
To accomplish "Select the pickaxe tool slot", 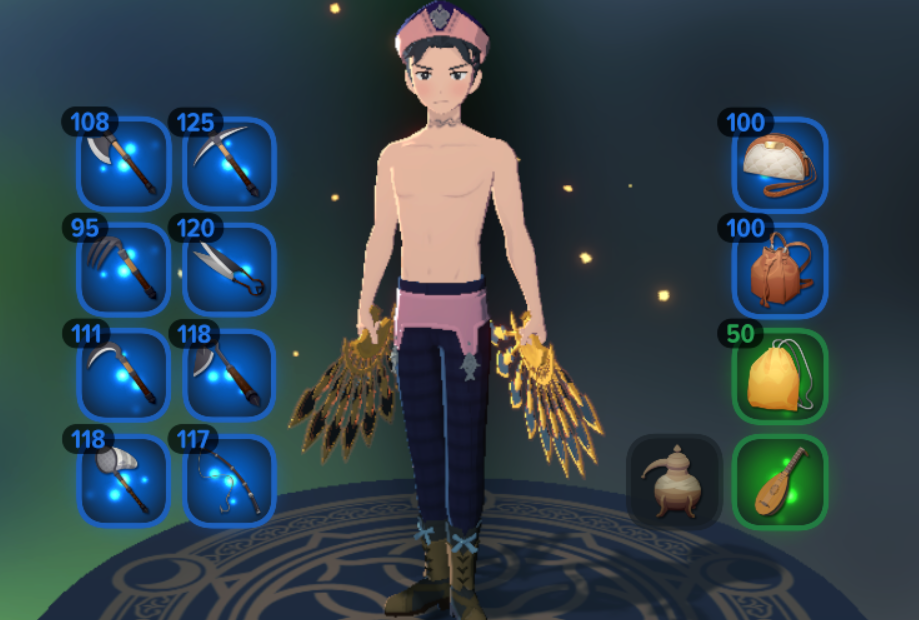I will [x=229, y=164].
